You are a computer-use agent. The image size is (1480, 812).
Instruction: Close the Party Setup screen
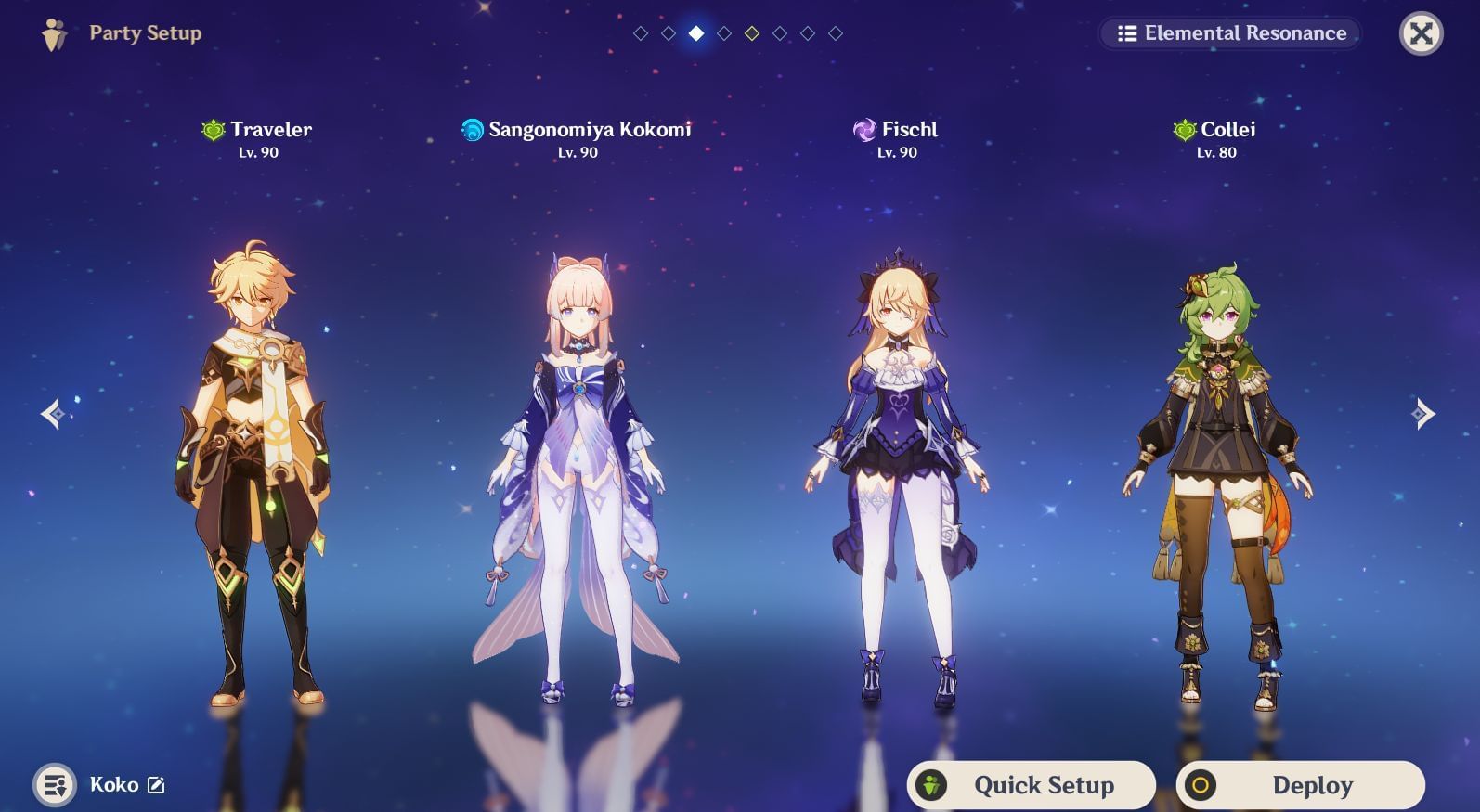click(1421, 34)
